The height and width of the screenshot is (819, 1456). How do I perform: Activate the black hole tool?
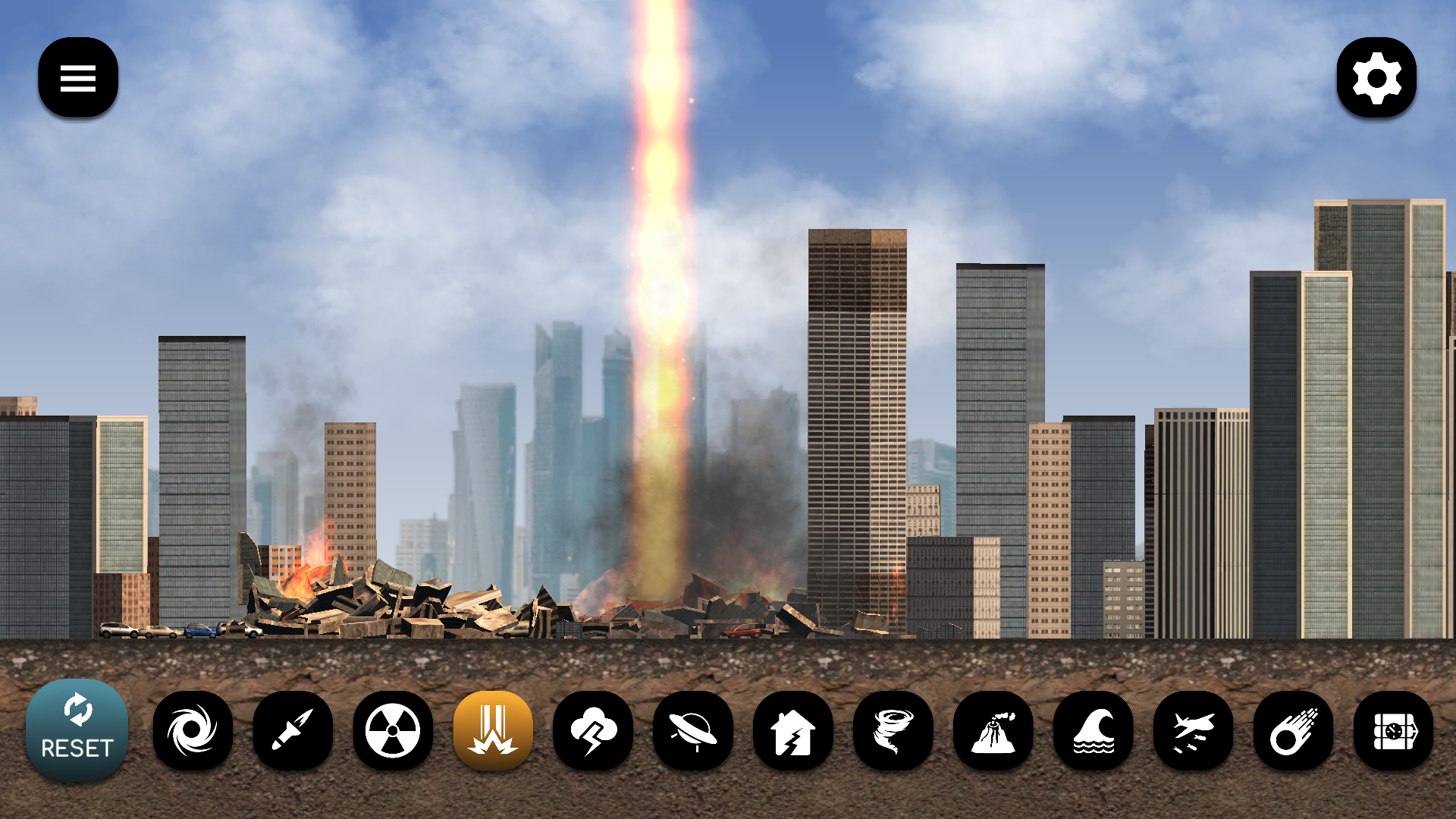pyautogui.click(x=193, y=730)
